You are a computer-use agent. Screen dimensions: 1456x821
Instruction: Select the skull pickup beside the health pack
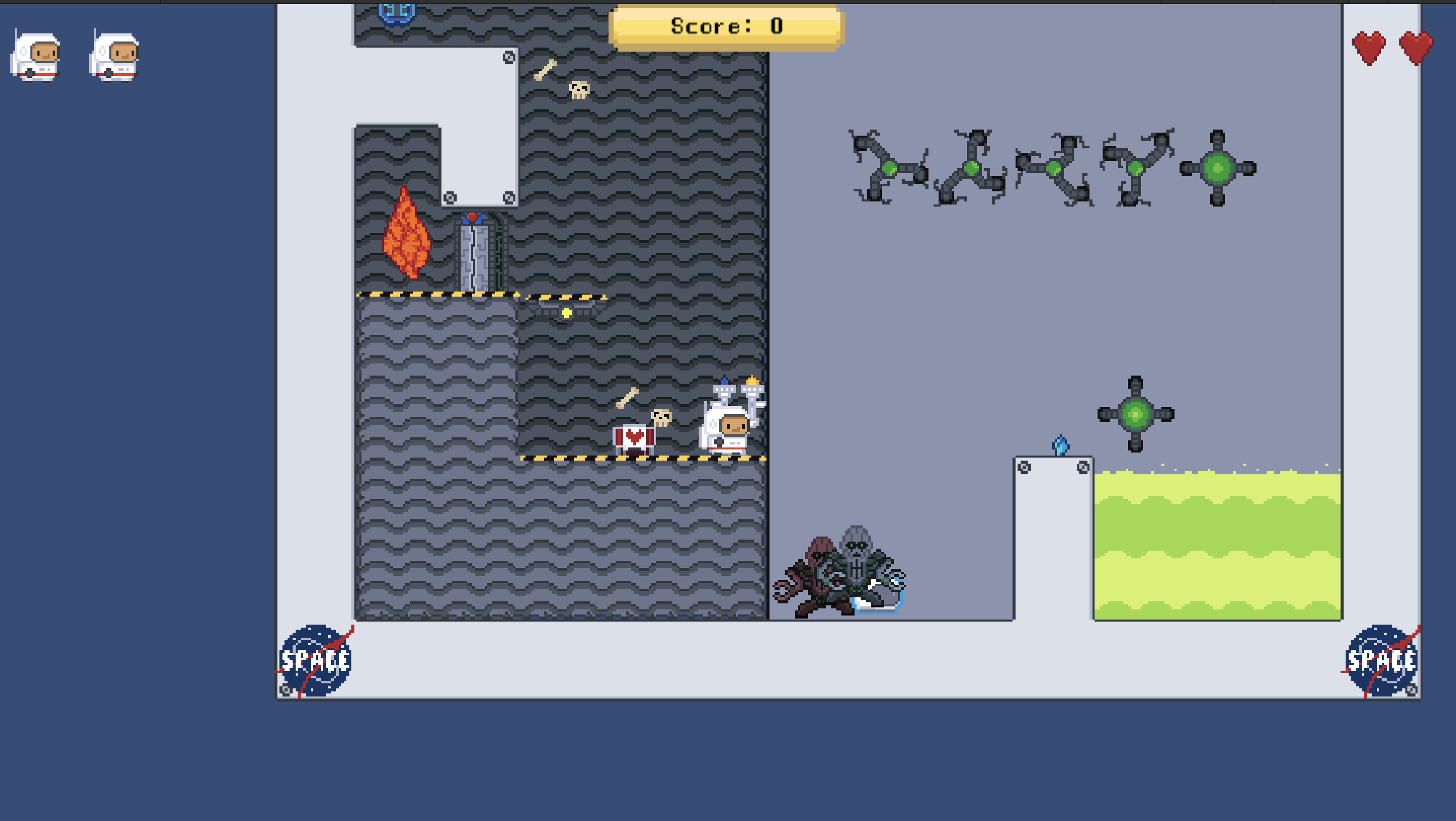(x=661, y=418)
